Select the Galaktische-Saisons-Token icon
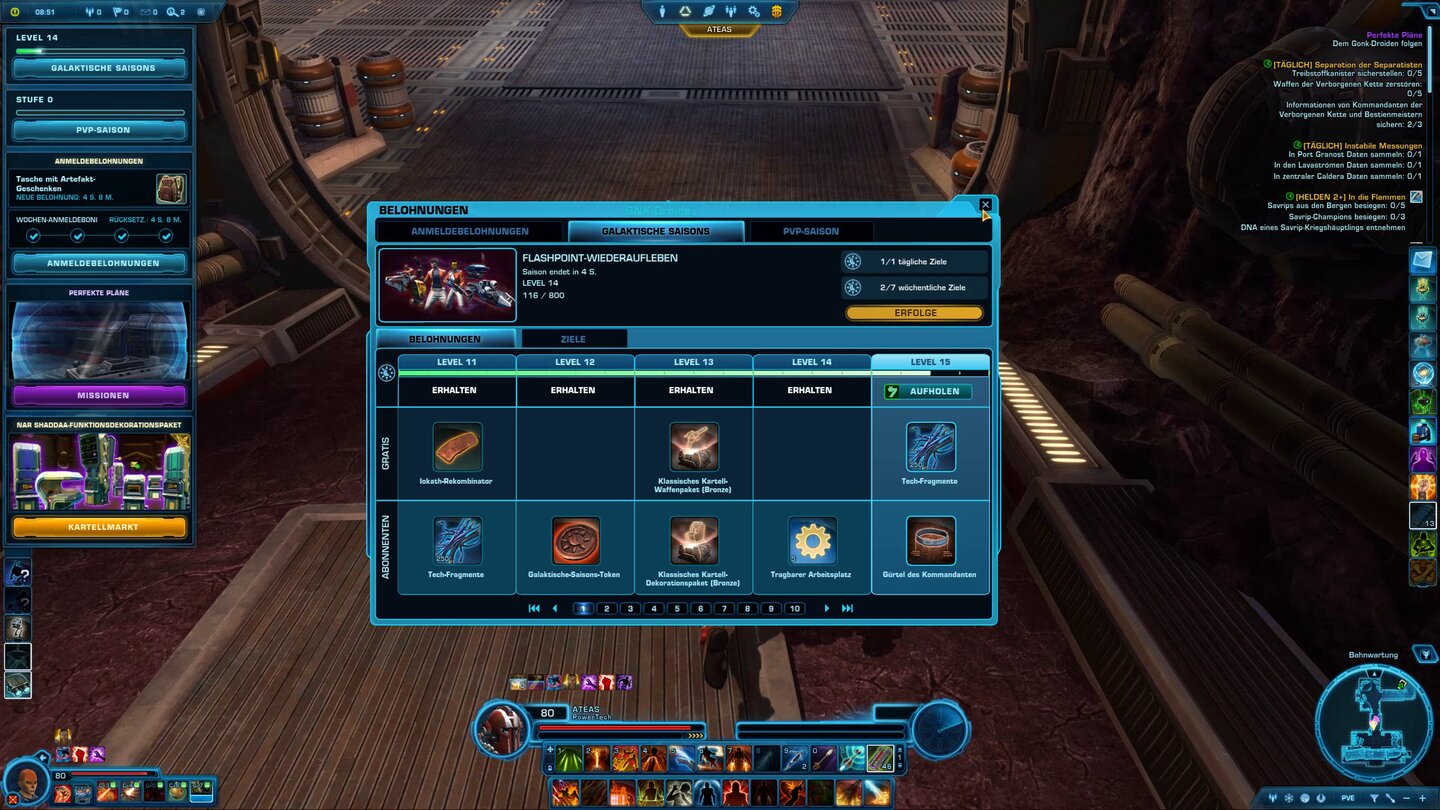Image resolution: width=1440 pixels, height=810 pixels. point(575,540)
